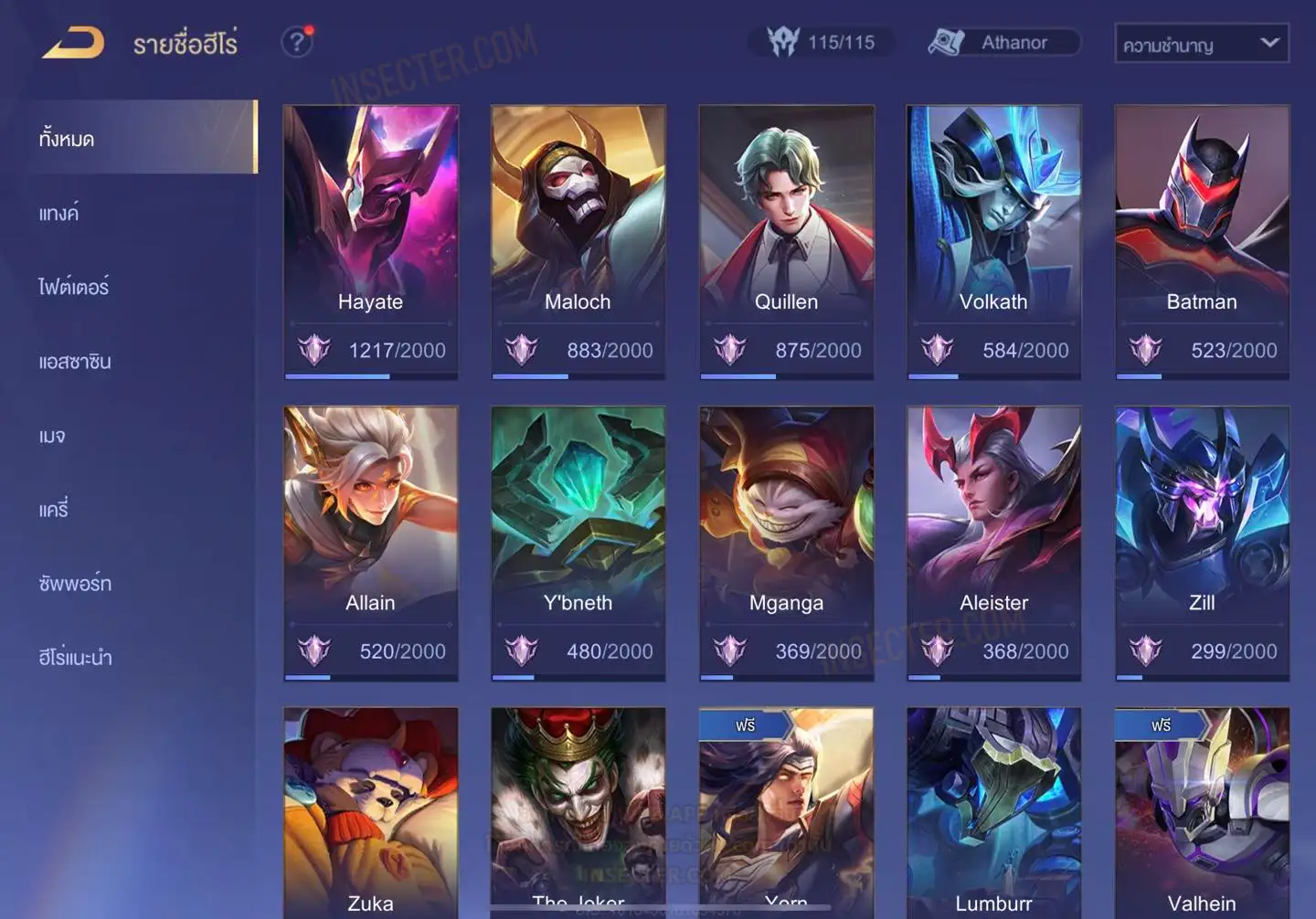Viewport: 1316px width, 919px height.
Task: Select the Hayate hero card
Action: [370, 240]
